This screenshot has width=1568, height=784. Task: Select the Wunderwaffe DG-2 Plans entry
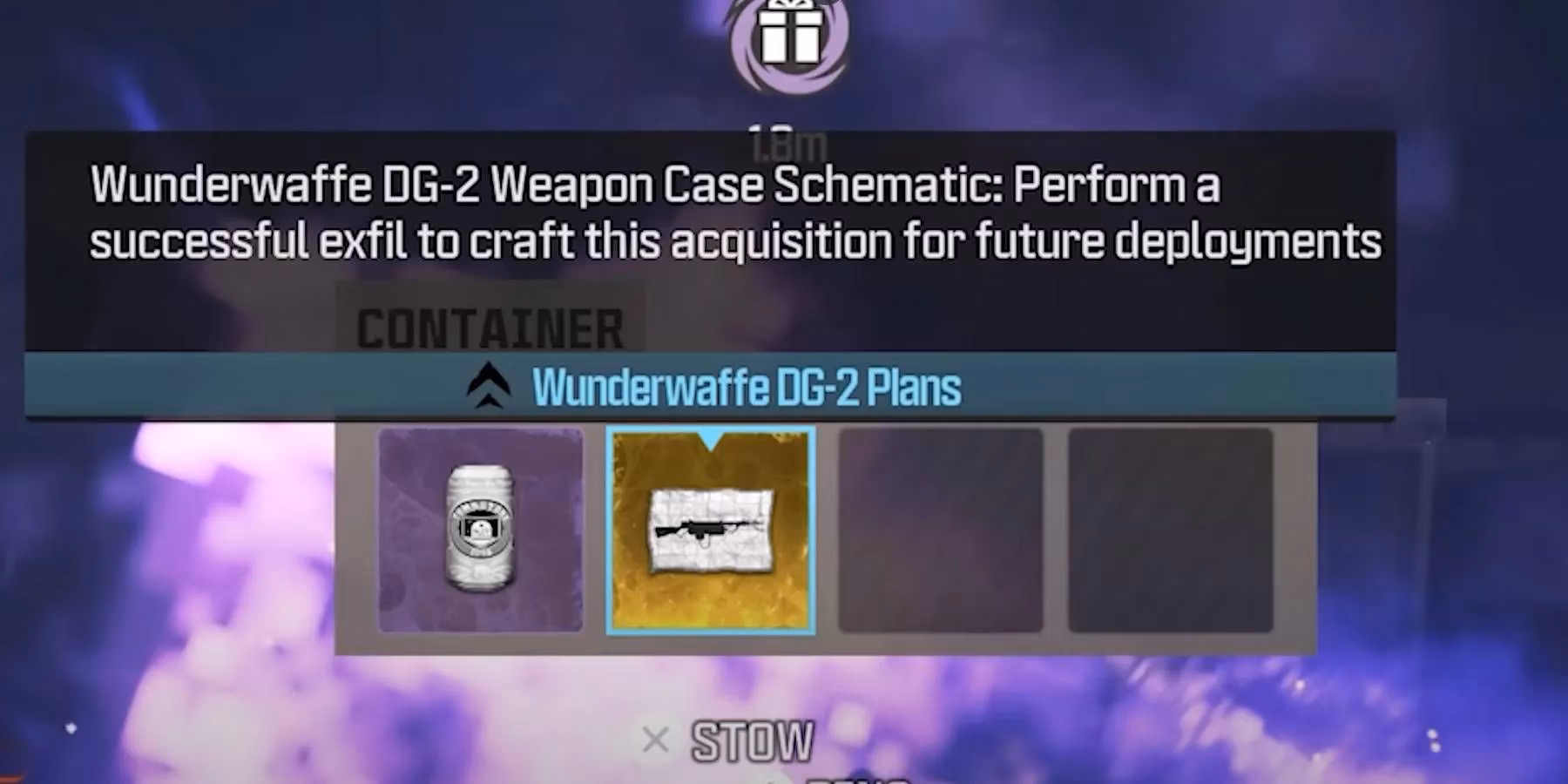(x=747, y=388)
